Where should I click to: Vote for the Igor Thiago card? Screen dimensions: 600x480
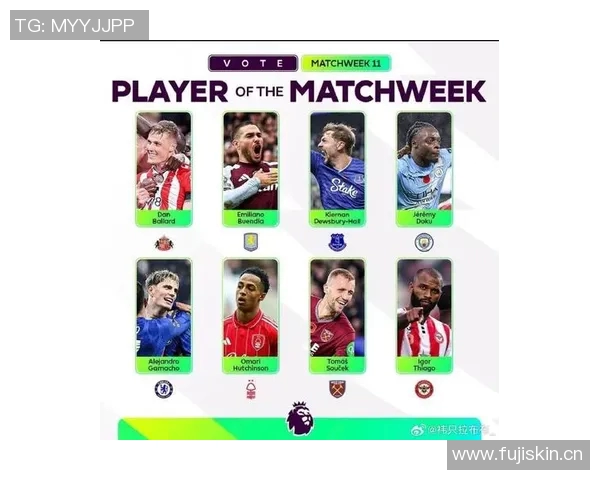424,315
